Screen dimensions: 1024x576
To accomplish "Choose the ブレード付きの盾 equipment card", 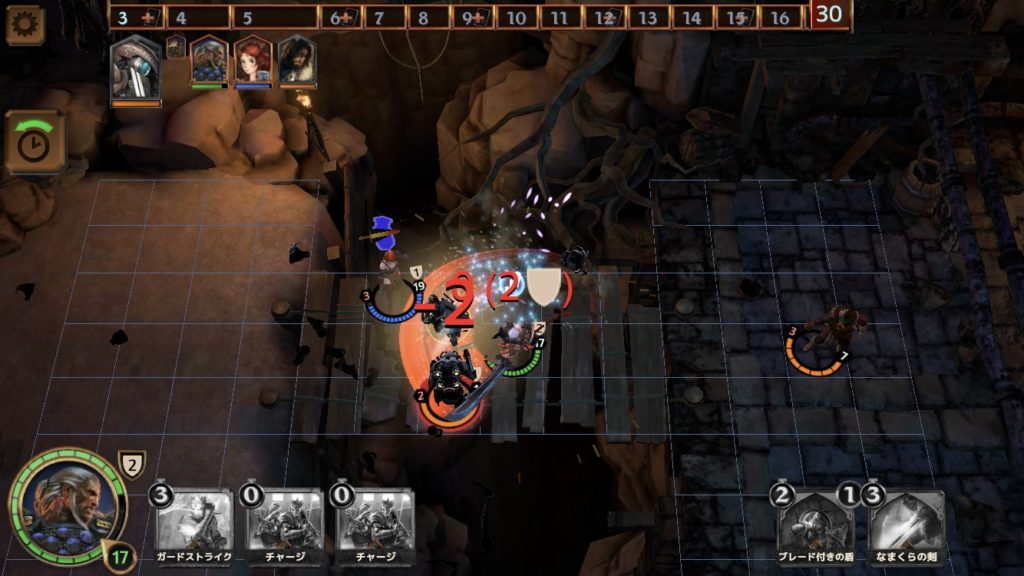I will pos(815,522).
